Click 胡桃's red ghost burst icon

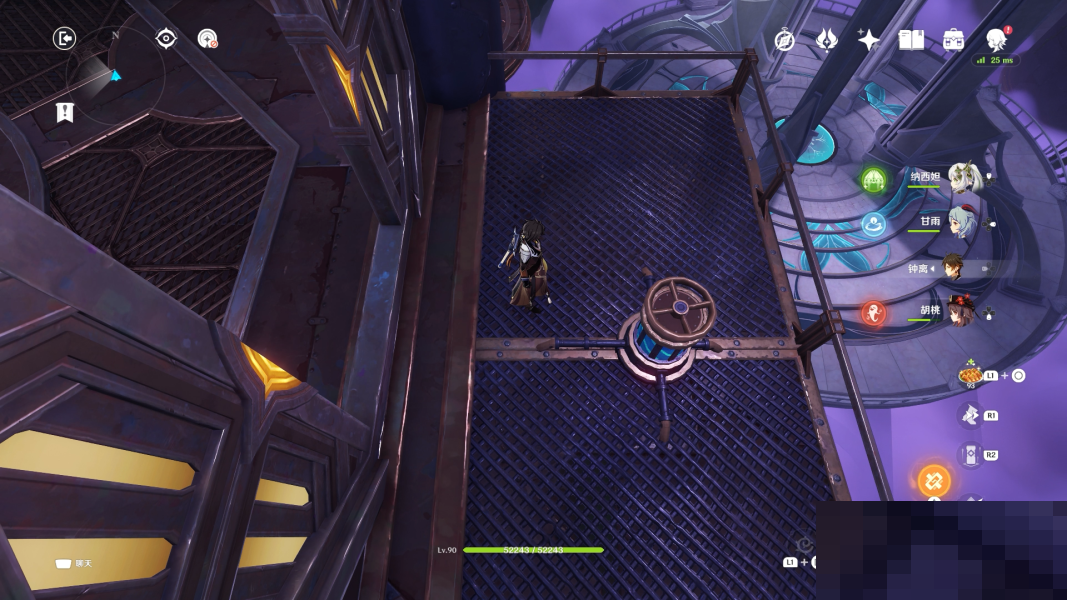(873, 313)
